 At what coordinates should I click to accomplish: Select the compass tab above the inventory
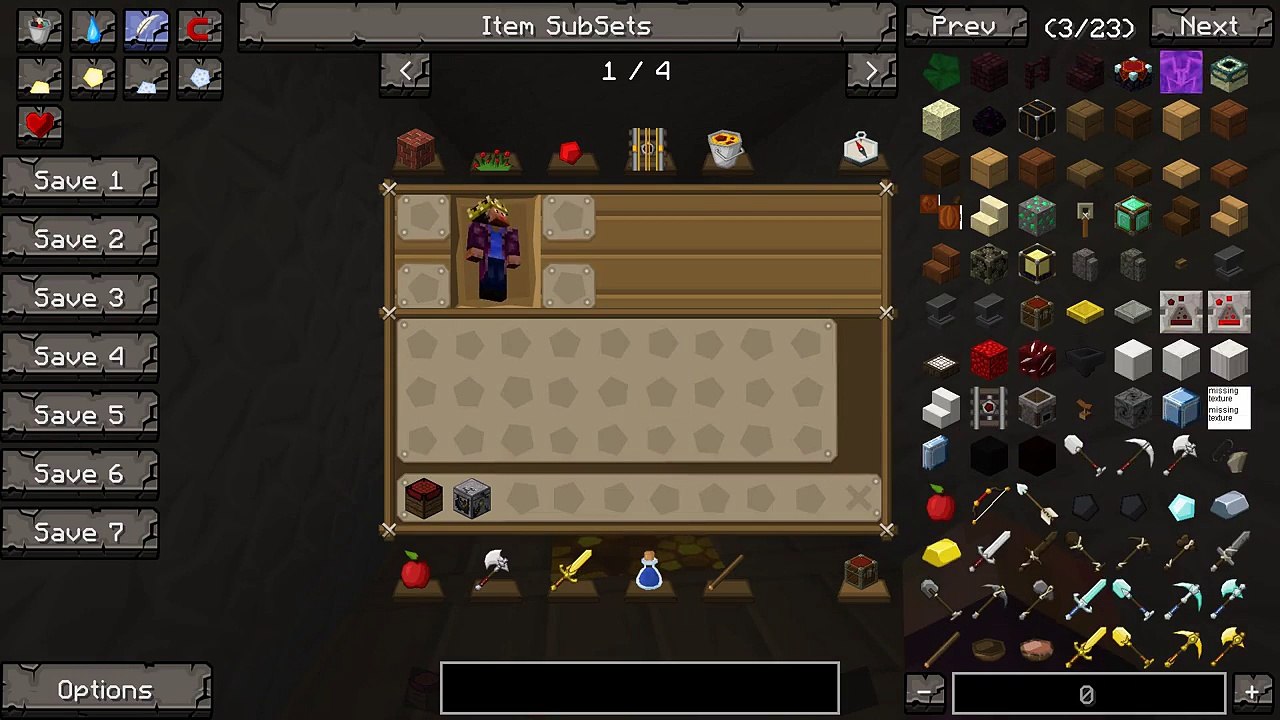(861, 149)
